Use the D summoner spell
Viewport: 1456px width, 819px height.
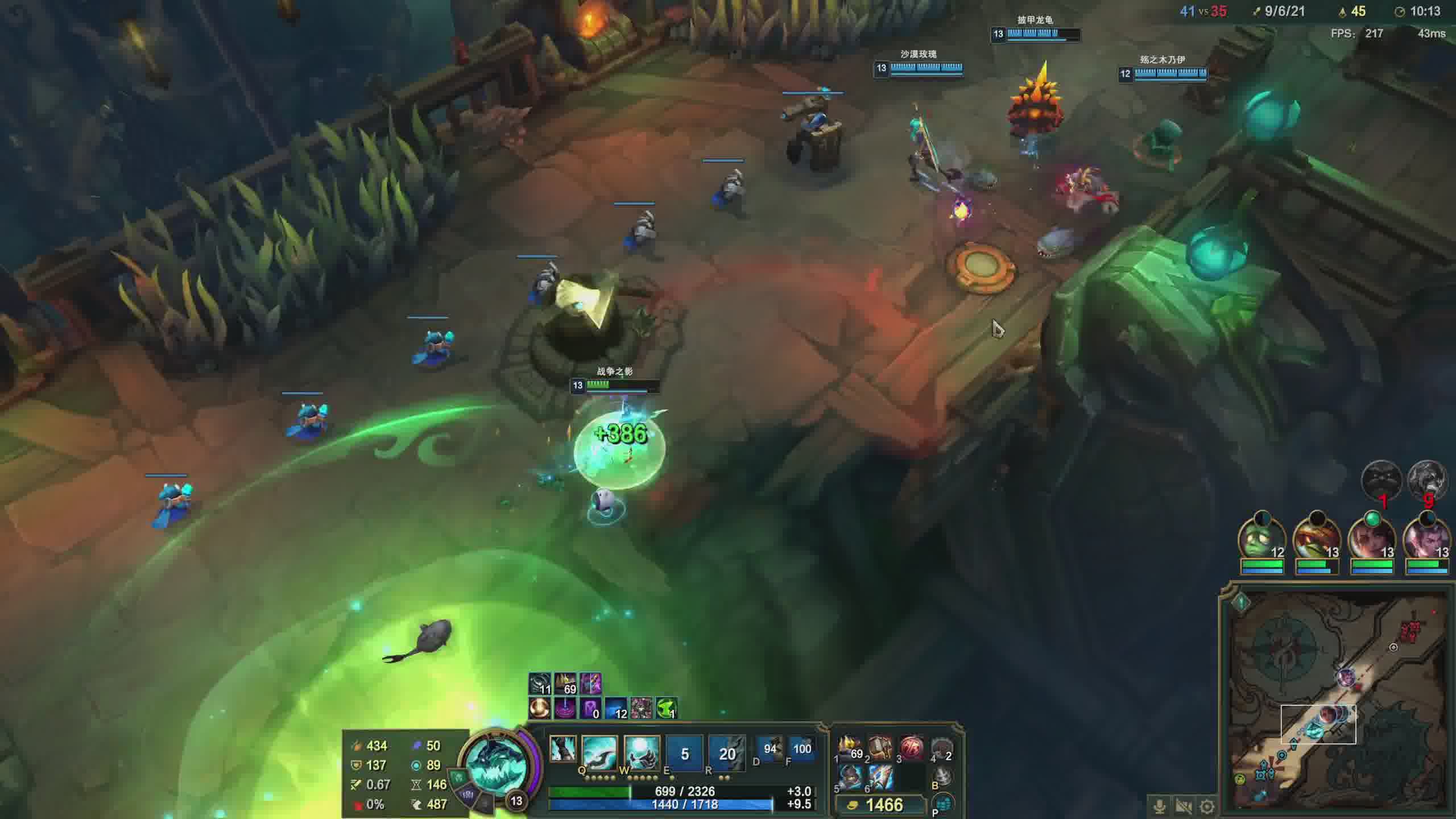[770, 749]
